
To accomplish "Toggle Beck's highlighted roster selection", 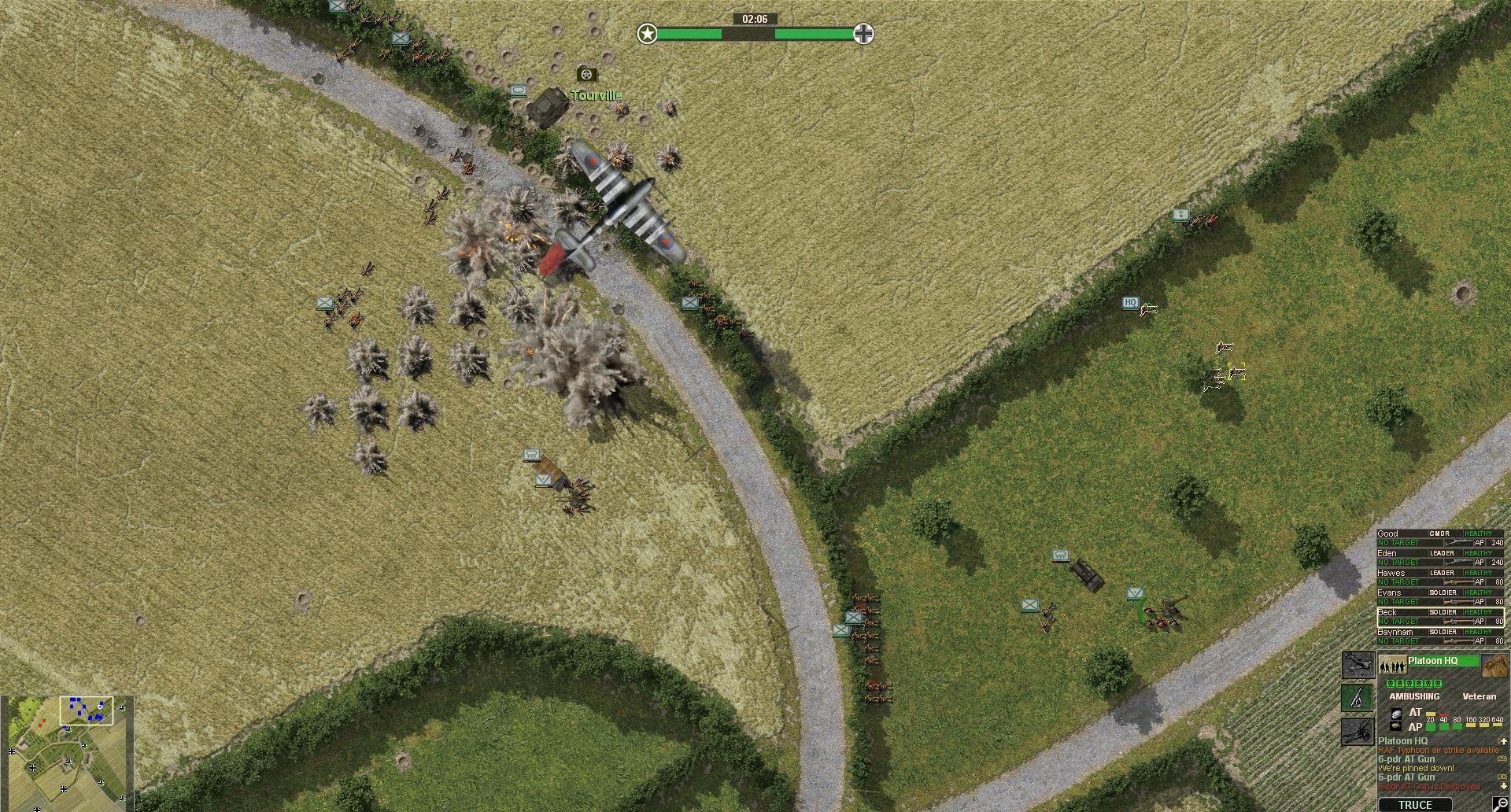I will (x=1388, y=611).
